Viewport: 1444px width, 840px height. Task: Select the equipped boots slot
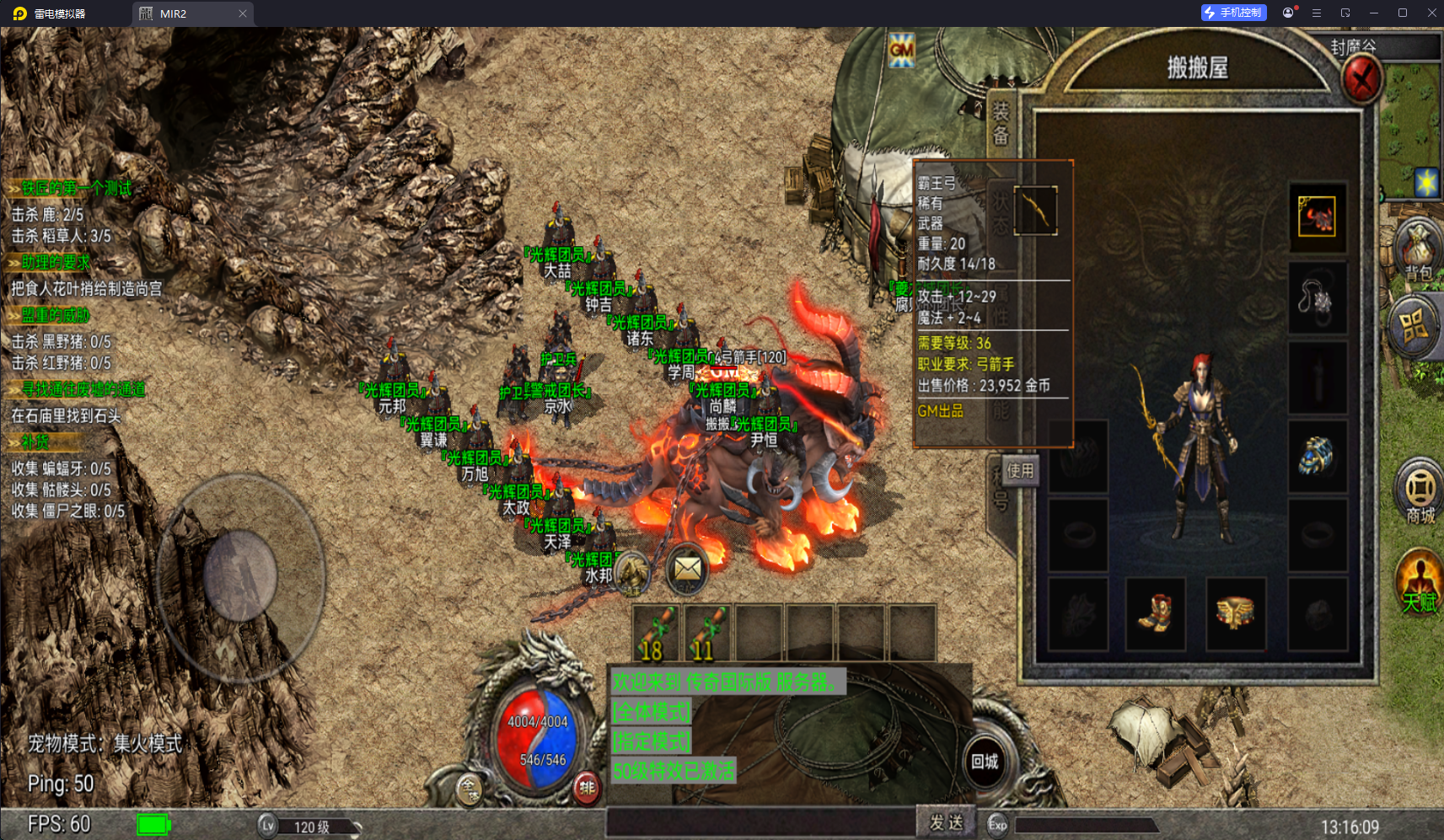tap(1155, 613)
